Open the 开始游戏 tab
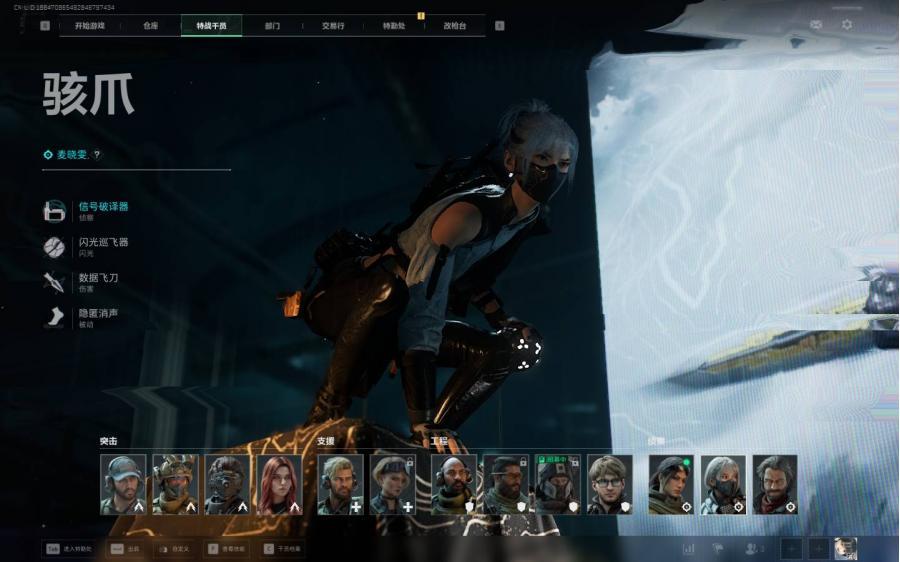 click(x=90, y=26)
